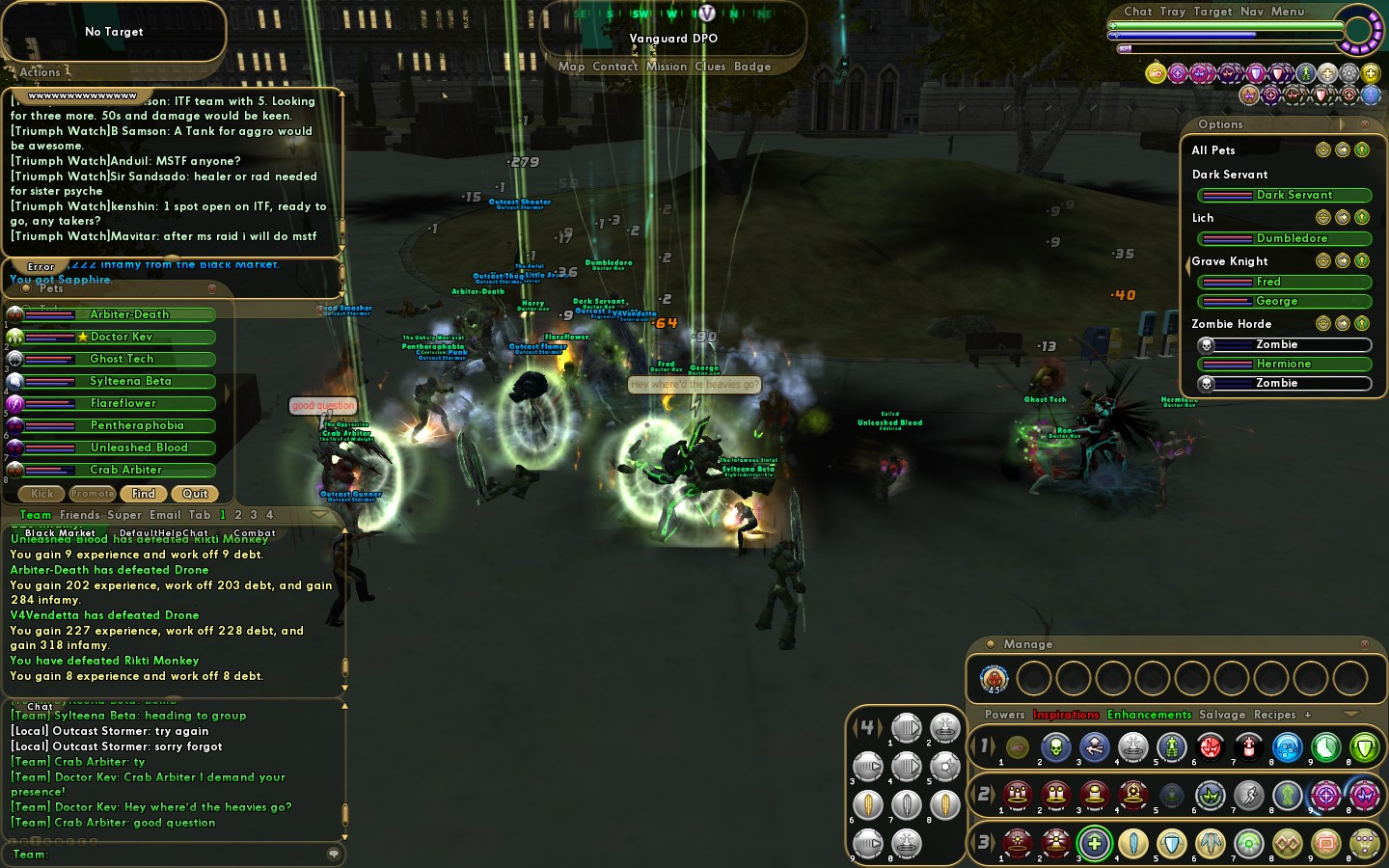The height and width of the screenshot is (868, 1389).
Task: Select teammate Doctor Kev
Action: [x=122, y=337]
